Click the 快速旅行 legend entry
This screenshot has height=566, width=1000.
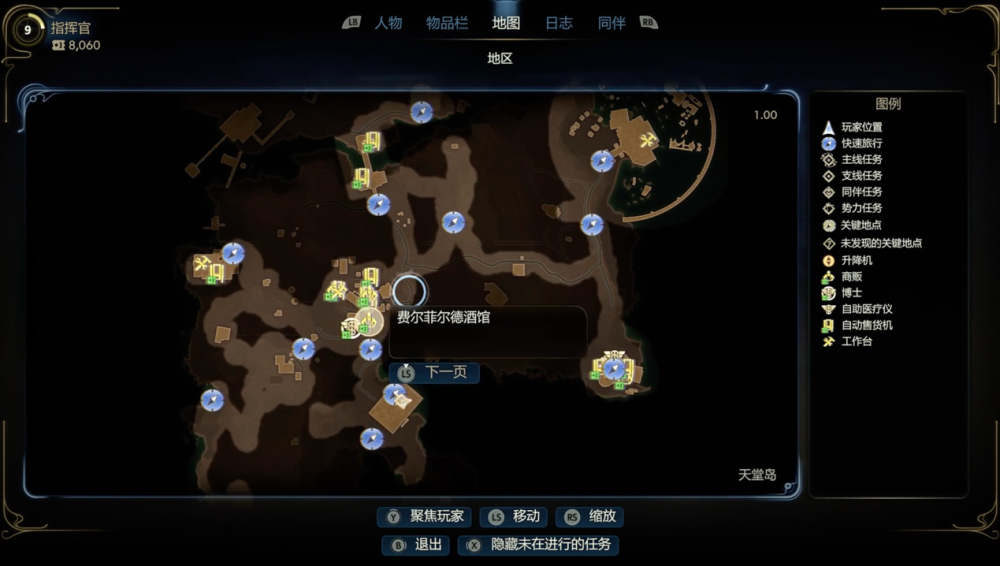[861, 143]
